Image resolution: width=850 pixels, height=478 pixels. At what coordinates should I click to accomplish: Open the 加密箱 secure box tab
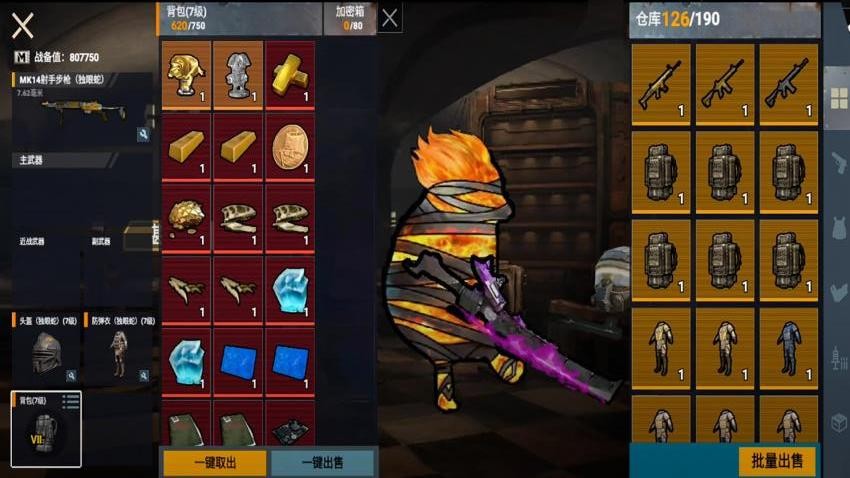(x=350, y=17)
